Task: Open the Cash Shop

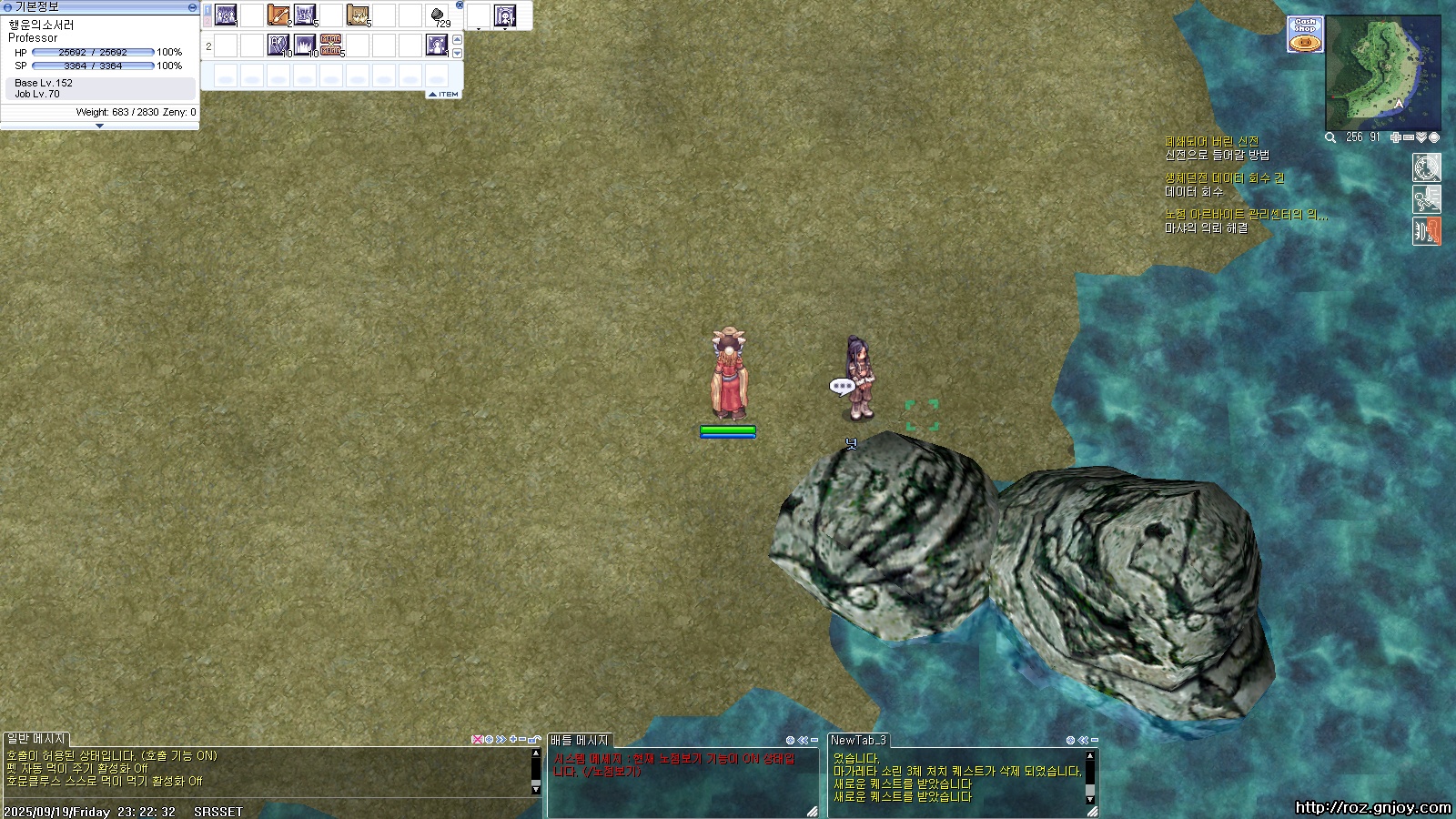Action: (1305, 35)
